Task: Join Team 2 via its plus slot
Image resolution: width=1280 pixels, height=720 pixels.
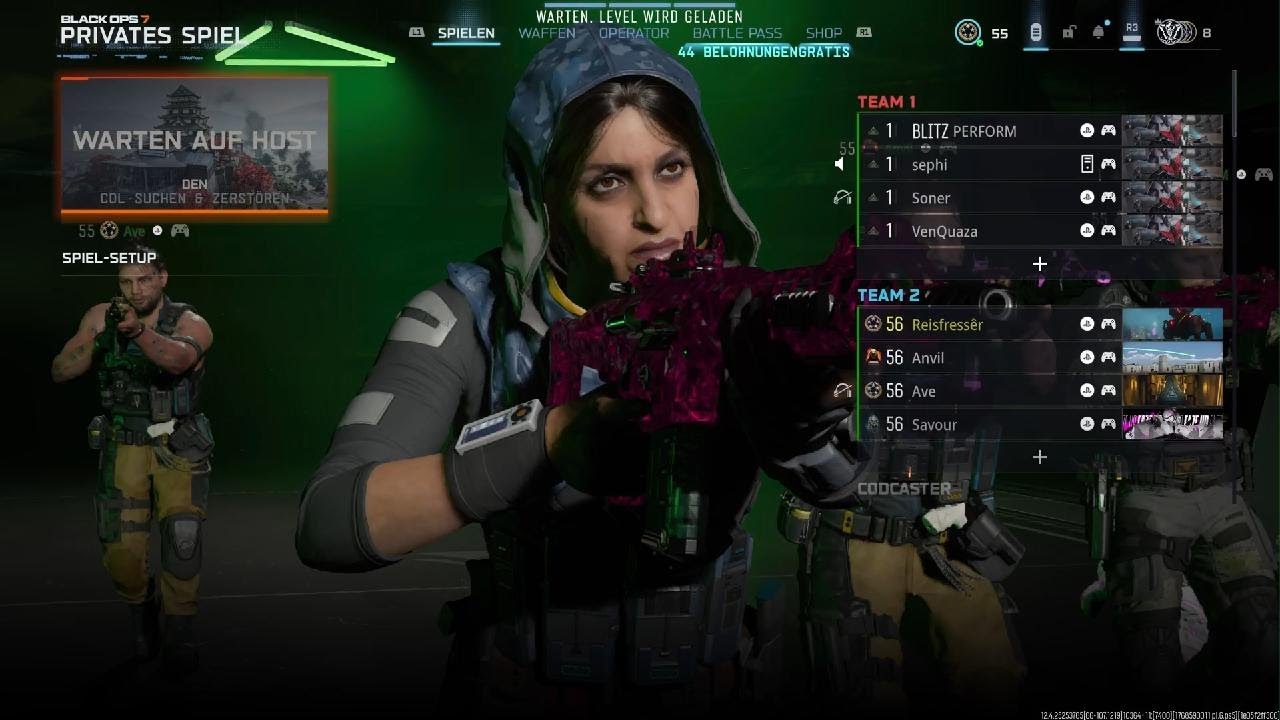Action: coord(1040,457)
